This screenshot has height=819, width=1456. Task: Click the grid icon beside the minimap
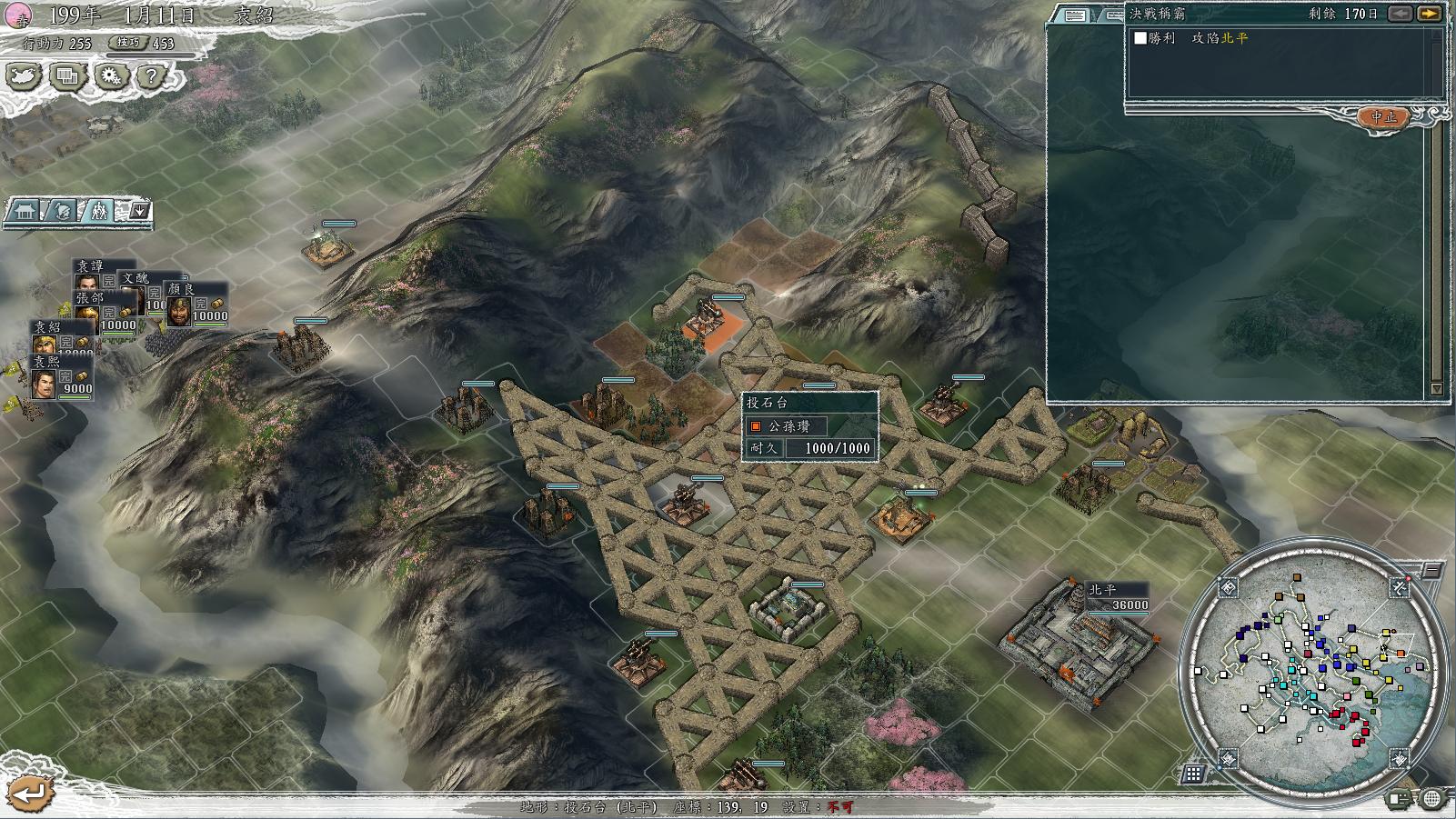pyautogui.click(x=1195, y=772)
